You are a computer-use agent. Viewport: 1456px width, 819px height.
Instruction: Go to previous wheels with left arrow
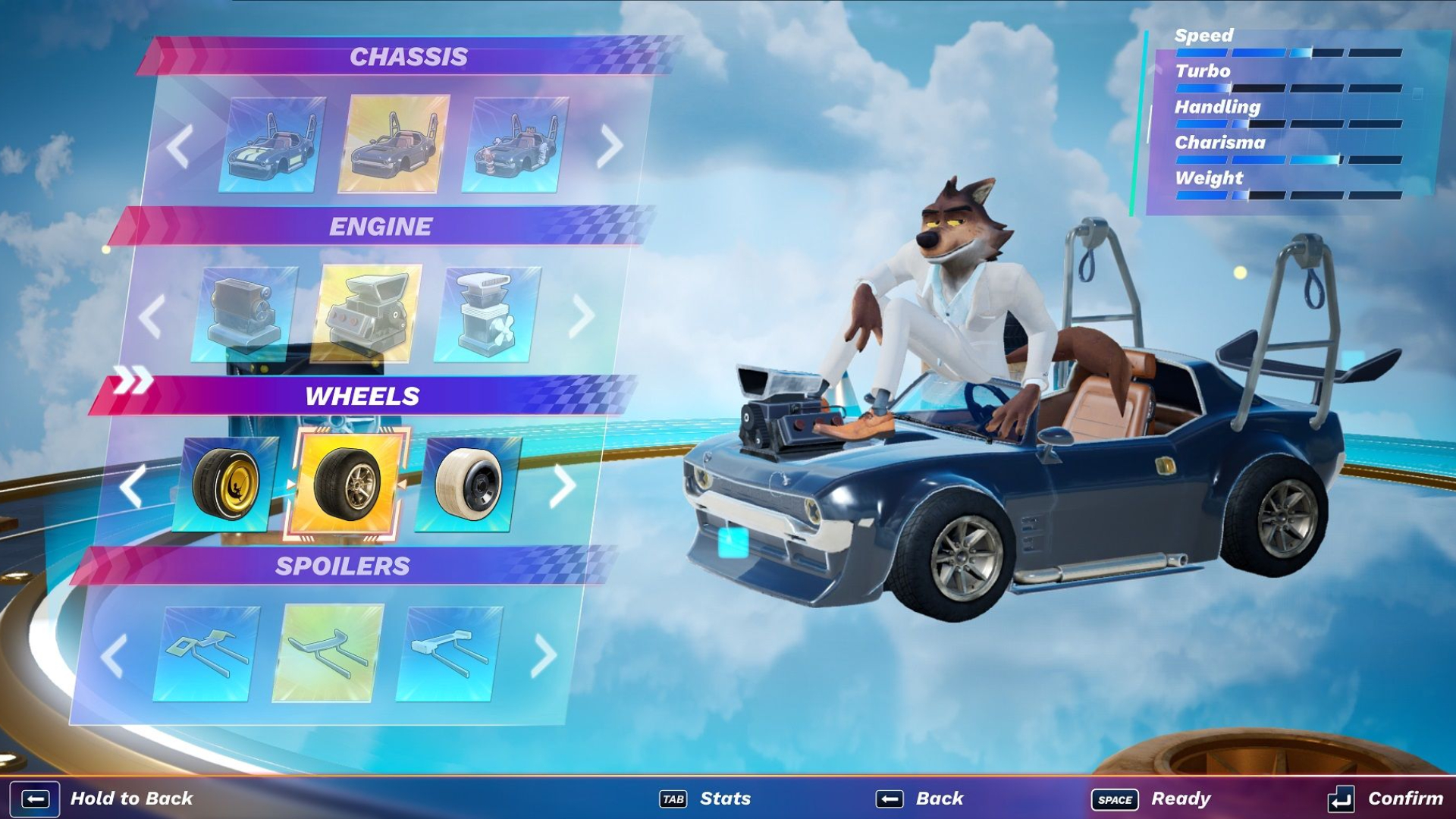(132, 485)
